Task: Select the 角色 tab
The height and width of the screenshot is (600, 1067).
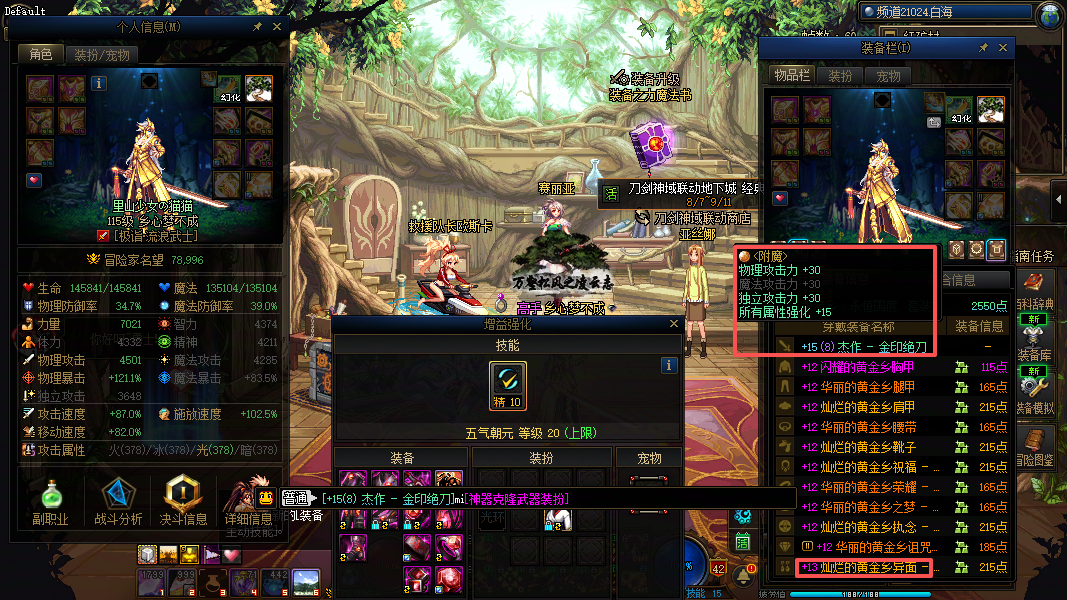Action: tap(41, 55)
